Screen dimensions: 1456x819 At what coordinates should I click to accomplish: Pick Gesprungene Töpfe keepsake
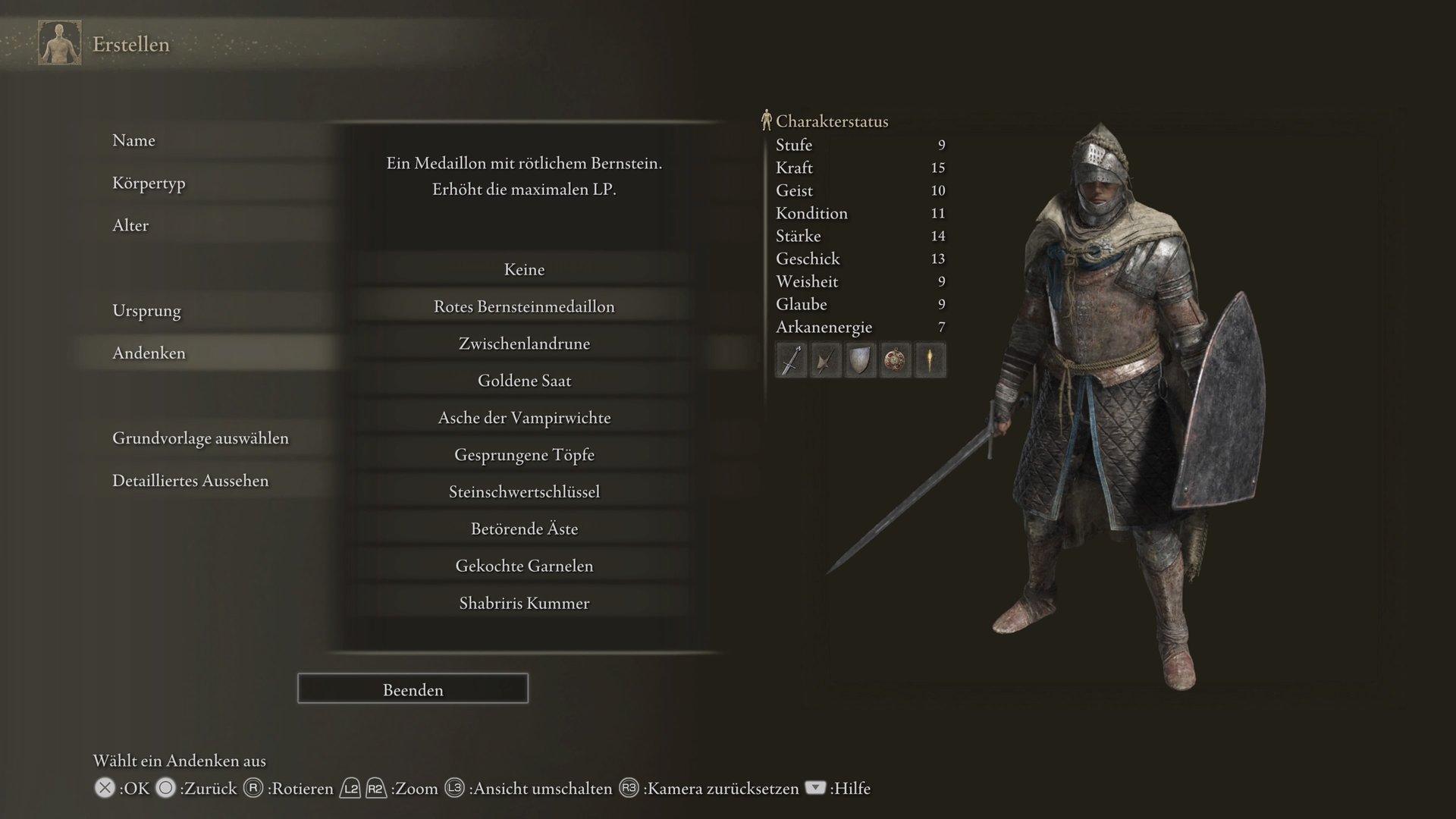pos(524,455)
